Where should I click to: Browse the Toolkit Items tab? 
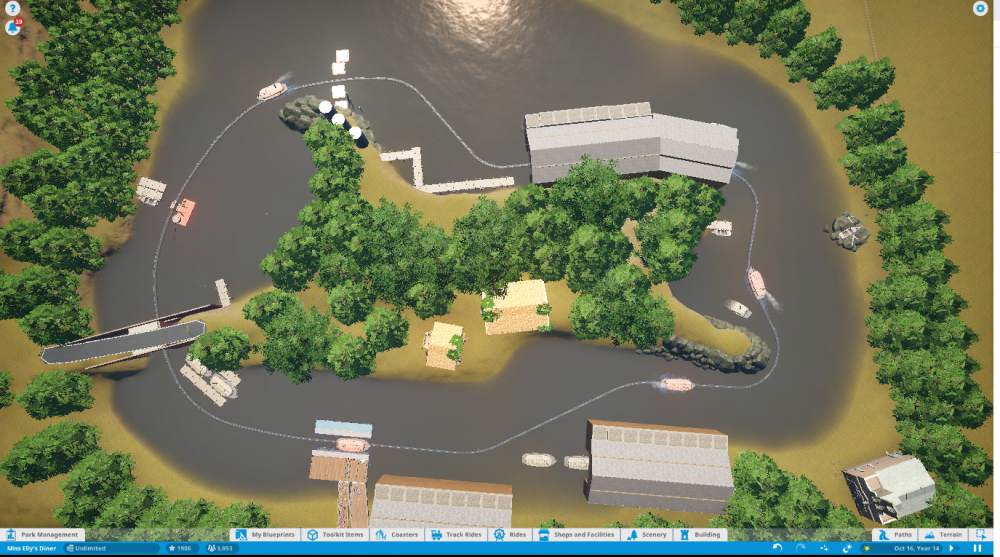pos(335,535)
